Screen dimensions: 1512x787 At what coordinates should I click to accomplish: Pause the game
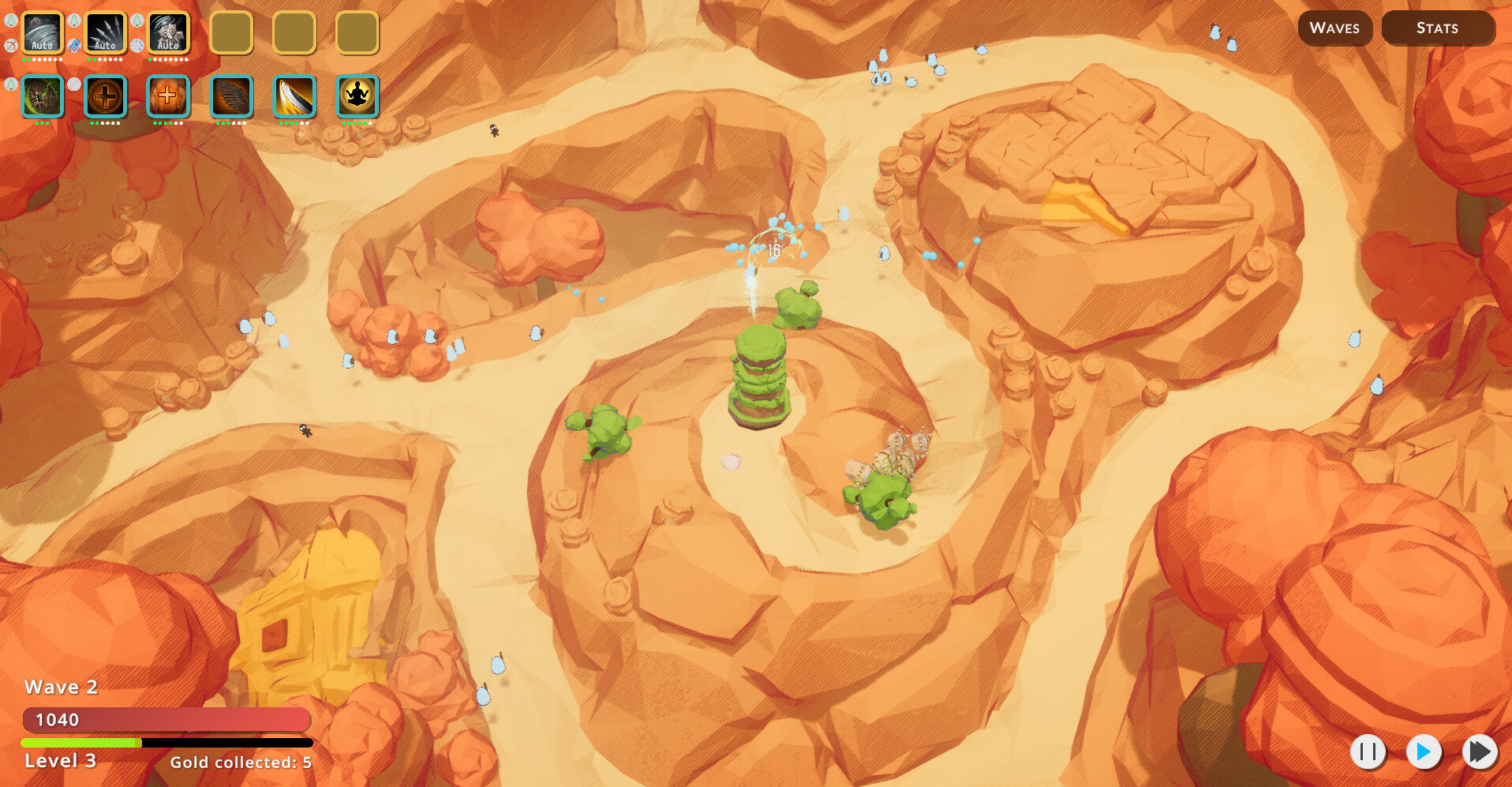pyautogui.click(x=1368, y=752)
